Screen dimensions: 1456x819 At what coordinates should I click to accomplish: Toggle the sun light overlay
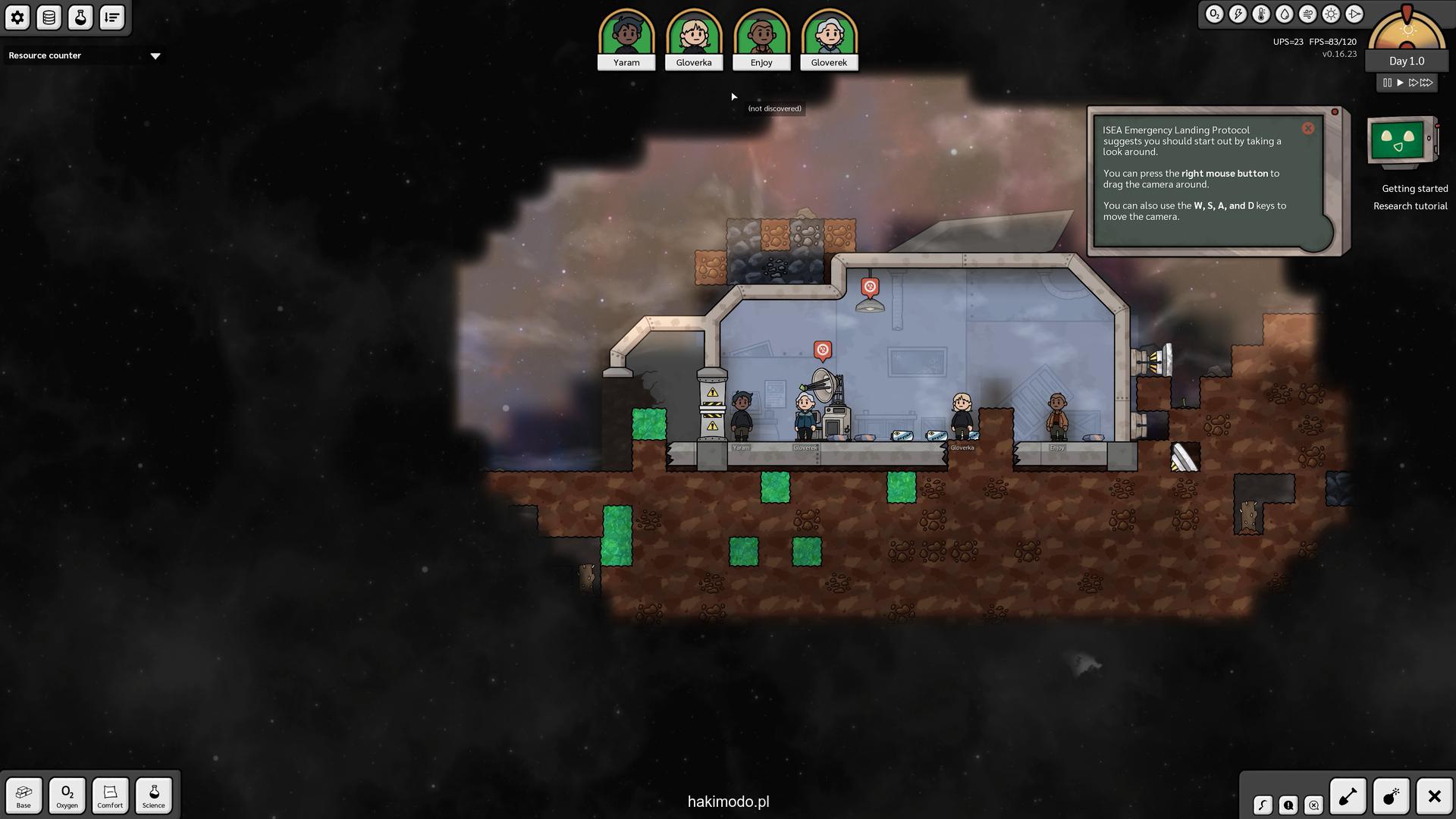(x=1331, y=14)
